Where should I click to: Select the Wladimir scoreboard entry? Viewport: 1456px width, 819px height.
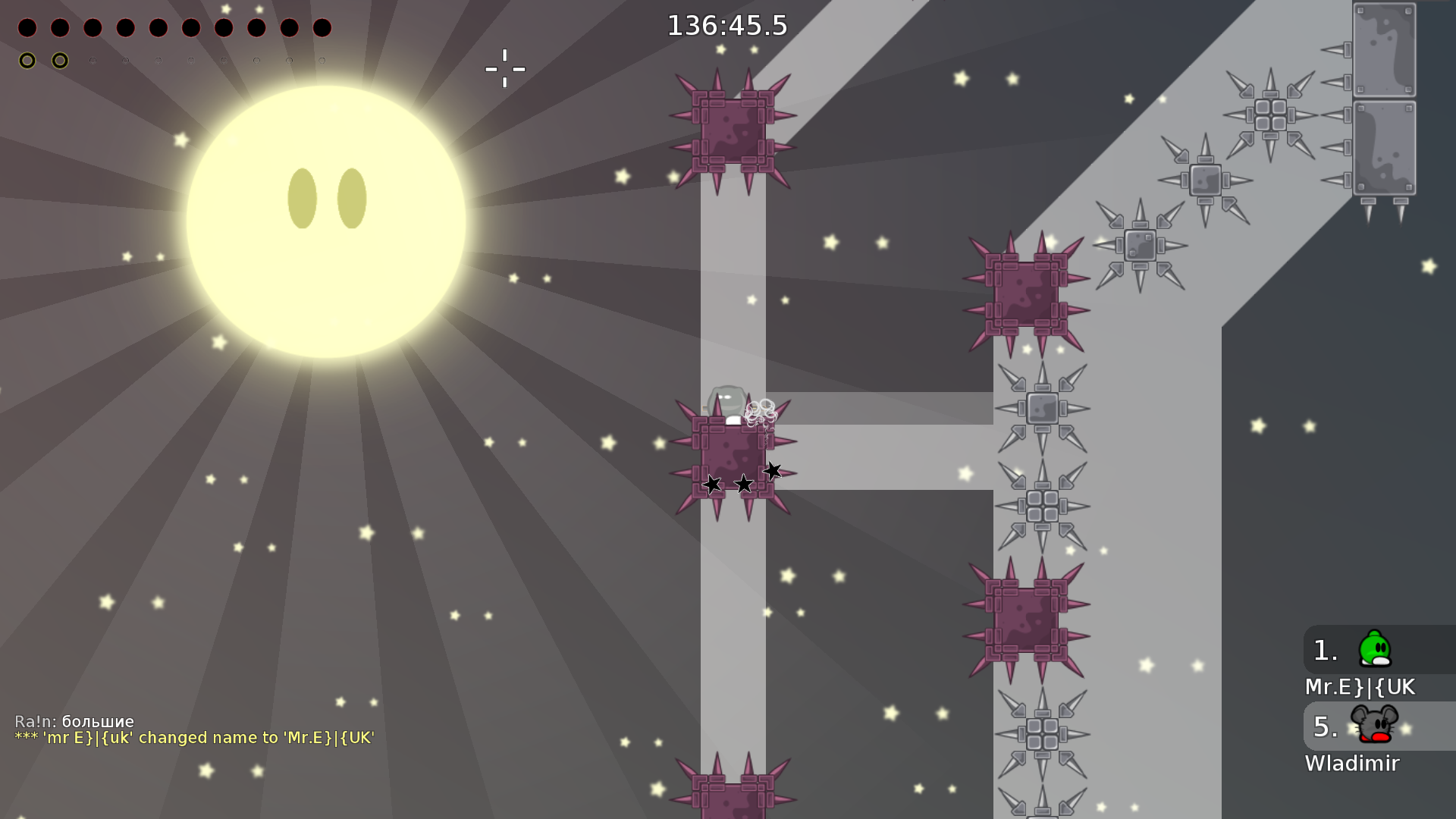[1353, 764]
